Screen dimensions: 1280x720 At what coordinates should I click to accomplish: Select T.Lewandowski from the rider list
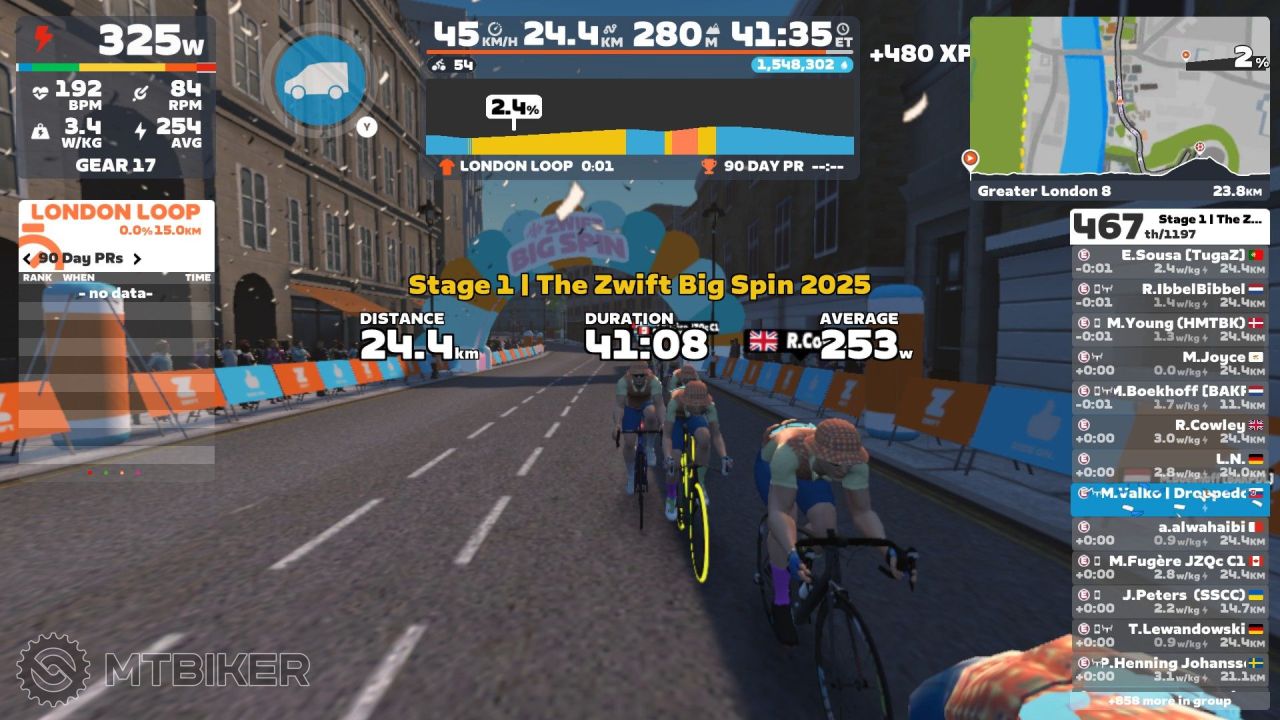pyautogui.click(x=1169, y=635)
